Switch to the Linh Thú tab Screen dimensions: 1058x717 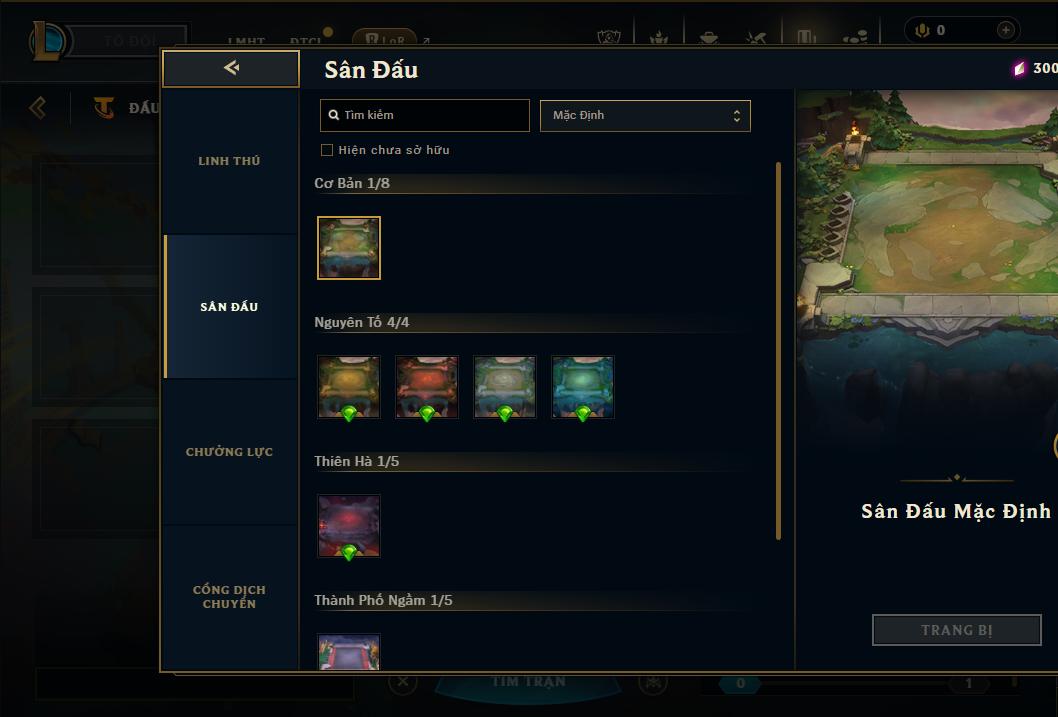pos(229,161)
